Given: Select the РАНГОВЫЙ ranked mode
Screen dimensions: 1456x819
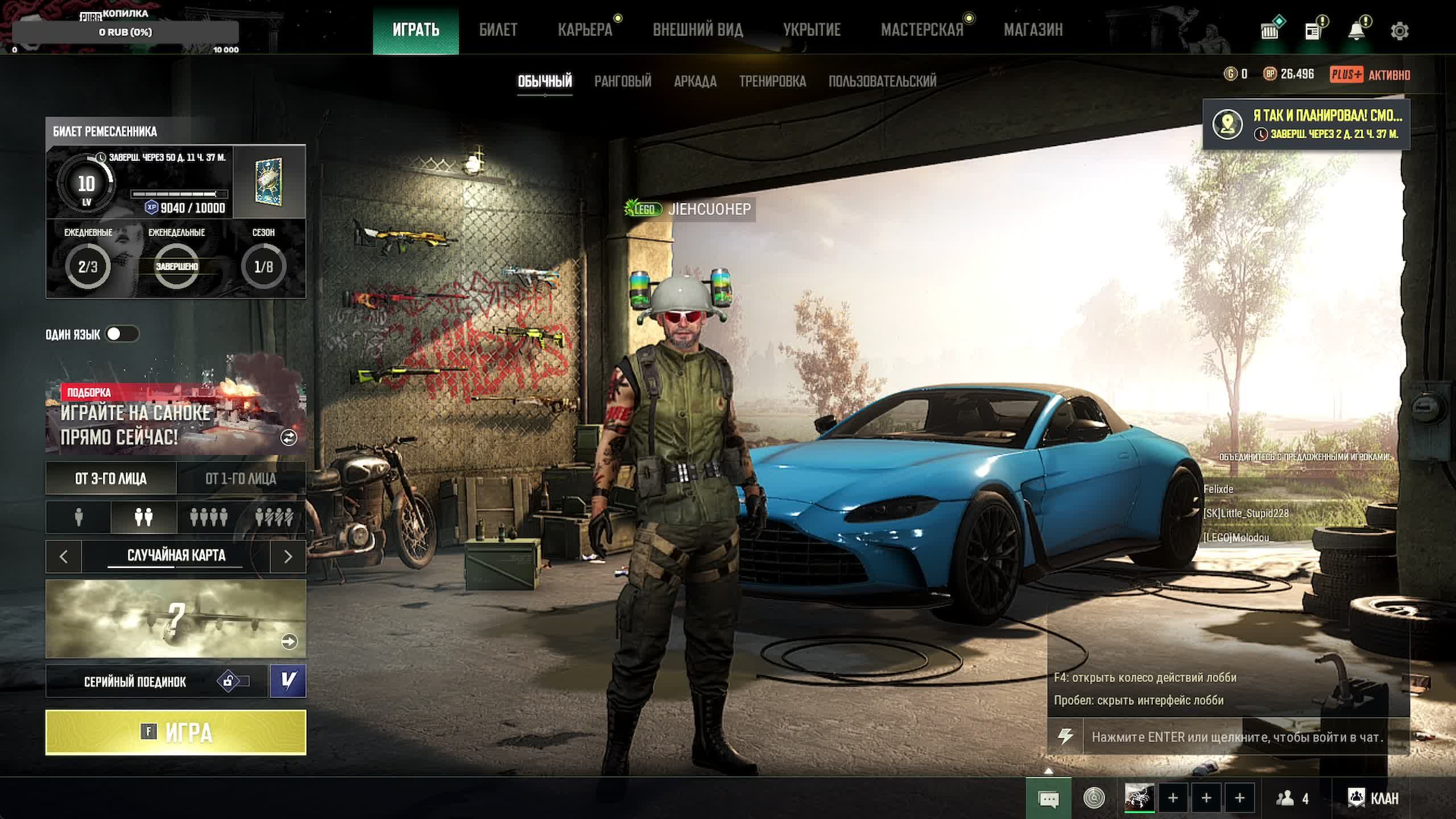Looking at the screenshot, I should tap(623, 81).
